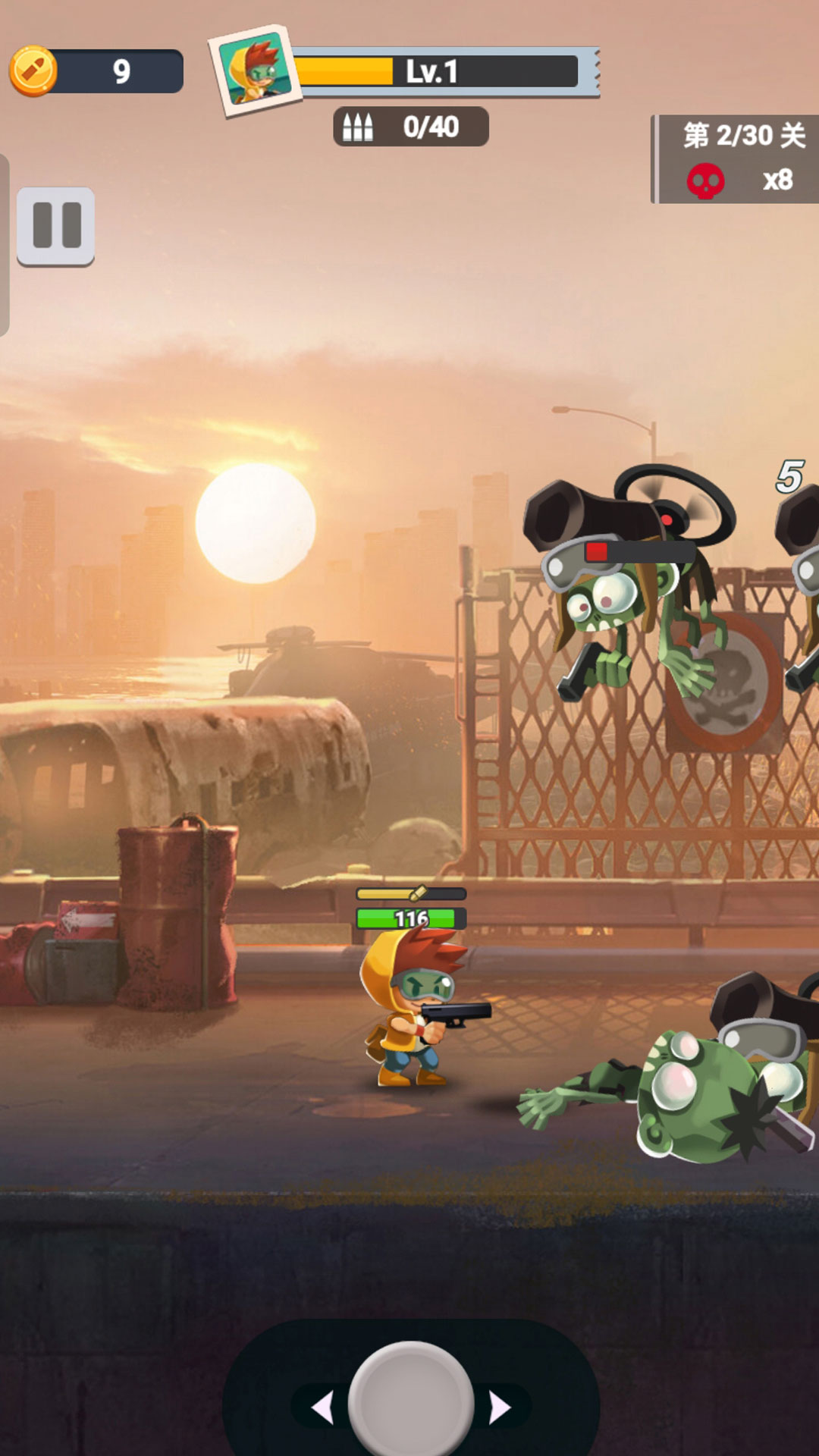The height and width of the screenshot is (1456, 819).
Task: Tap the left arrow movement control
Action: 323,1407
